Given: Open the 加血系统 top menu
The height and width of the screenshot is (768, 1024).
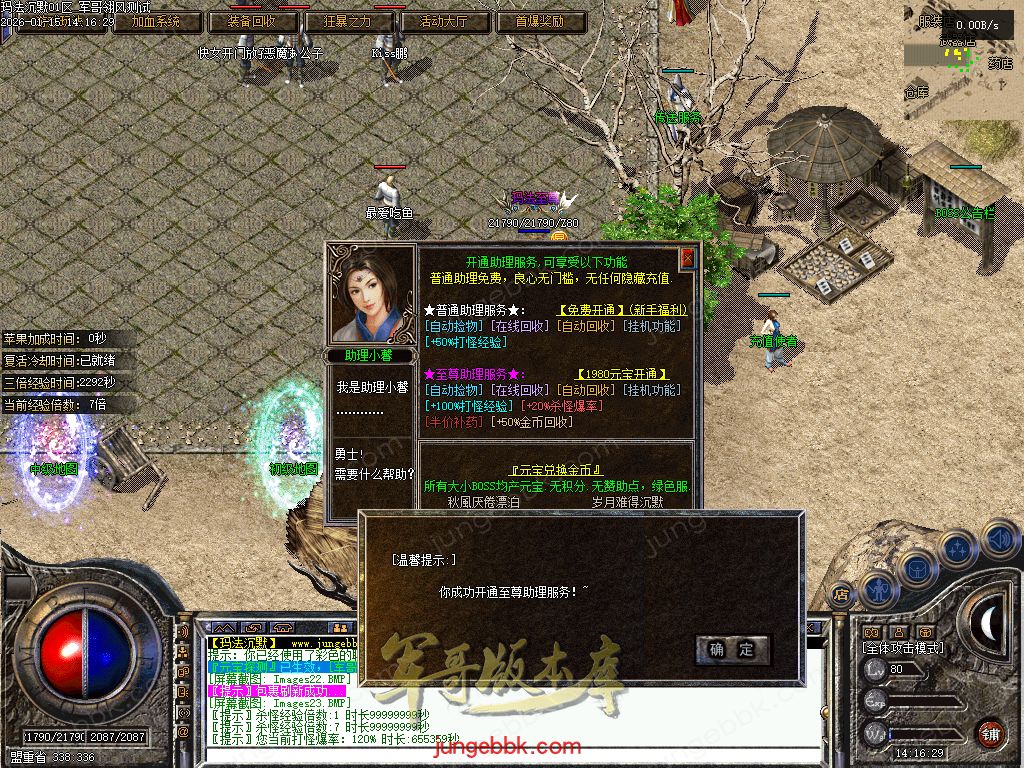Looking at the screenshot, I should (x=154, y=21).
